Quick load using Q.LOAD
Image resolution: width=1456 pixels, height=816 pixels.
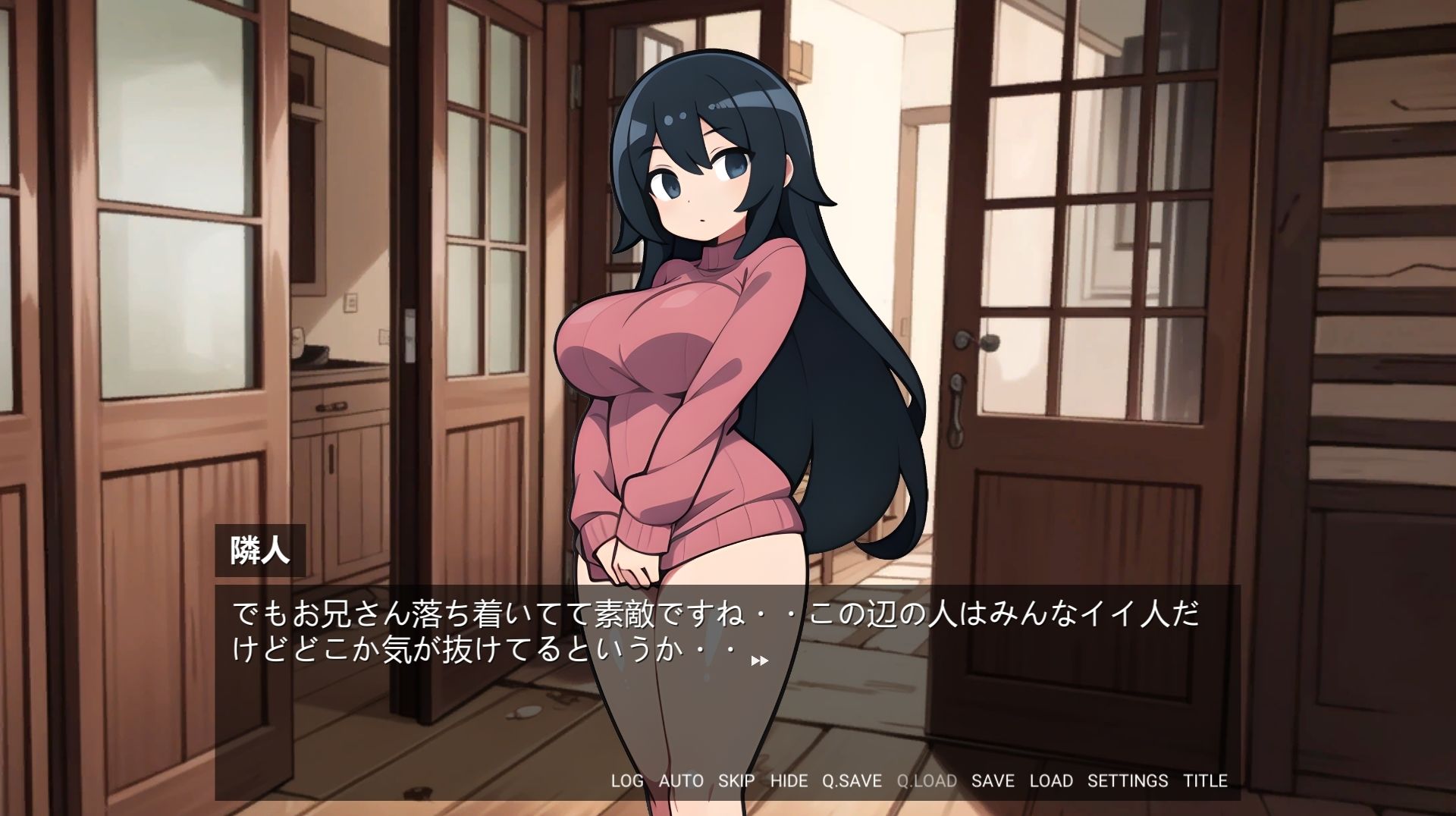[926, 781]
